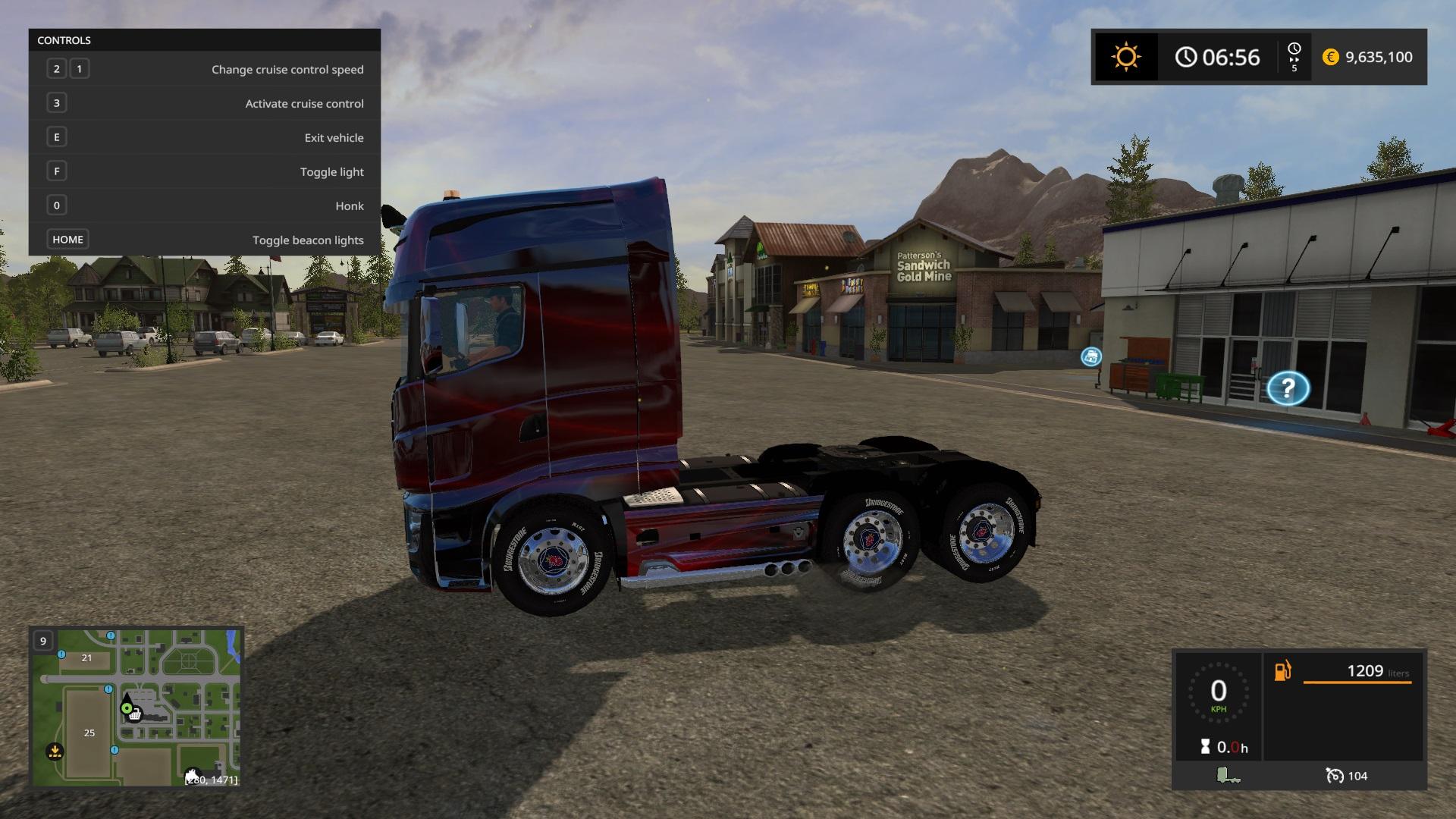This screenshot has height=819, width=1456.
Task: Click the fuel pump icon in the vehicle HUD
Action: (1282, 670)
